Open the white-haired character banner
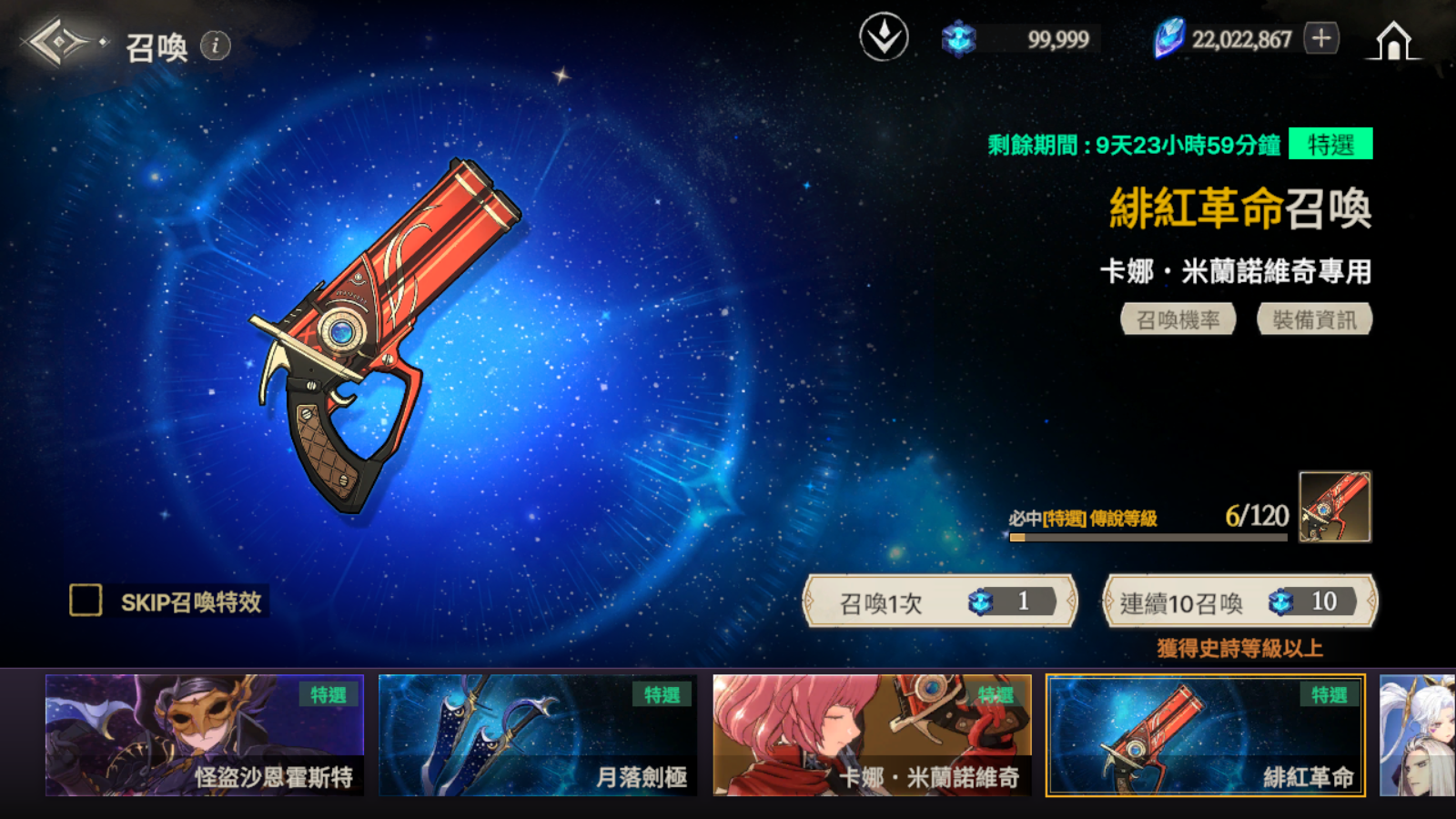This screenshot has height=819, width=1456. pyautogui.click(x=1418, y=735)
